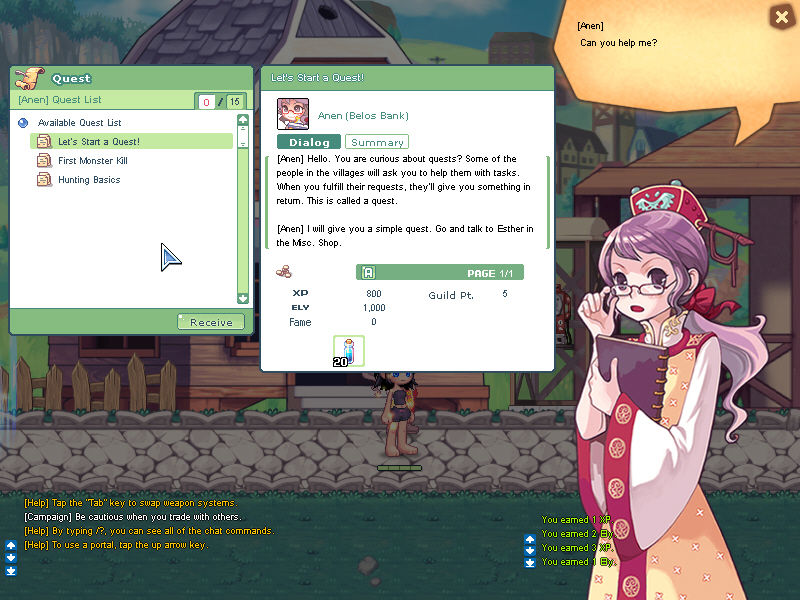800x600 pixels.
Task: Collapse the Available Quest List header
Action: pyautogui.click(x=23, y=123)
